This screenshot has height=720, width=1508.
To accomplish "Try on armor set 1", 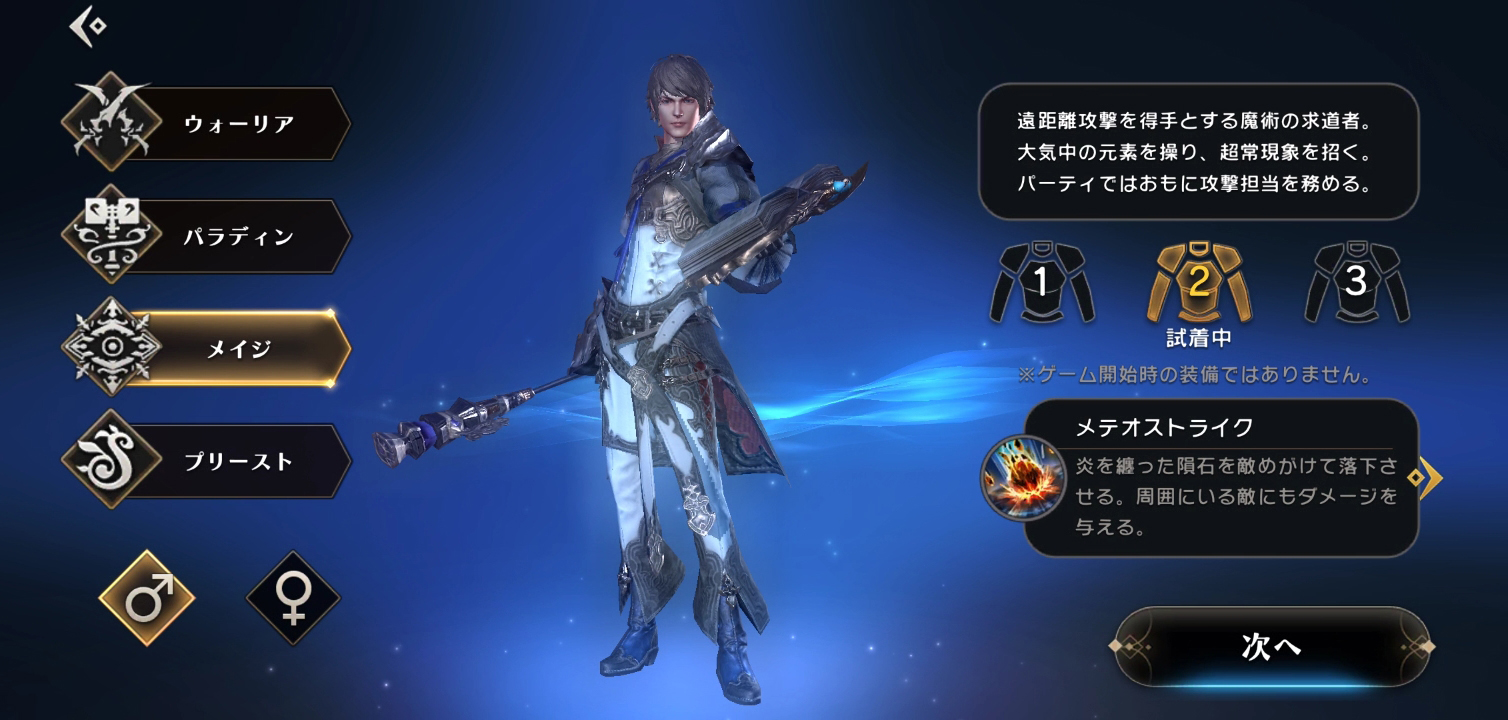I will tap(1041, 283).
